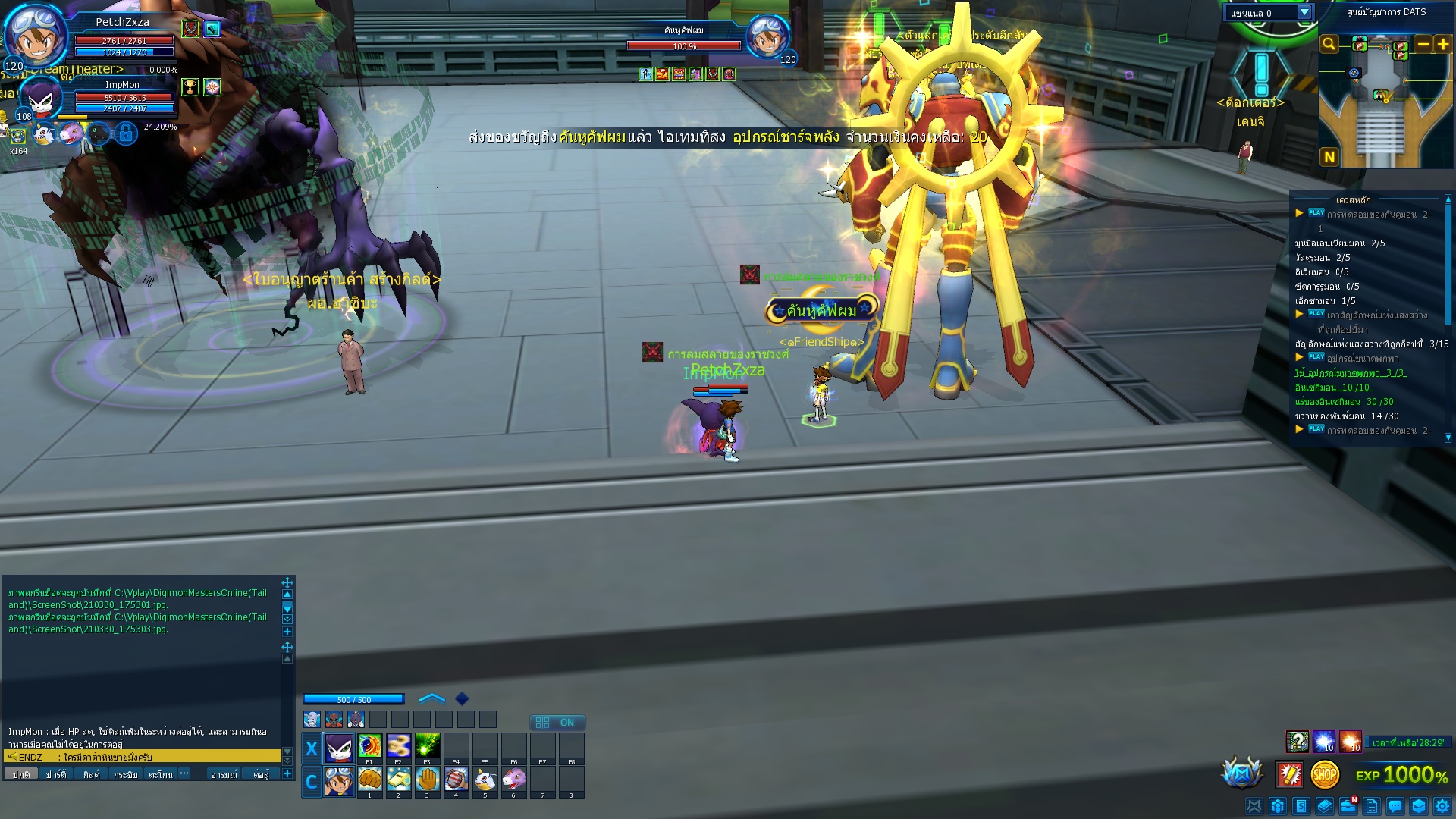Toggle the minimap N compass button
Screen dimensions: 1456x819
[x=1329, y=157]
